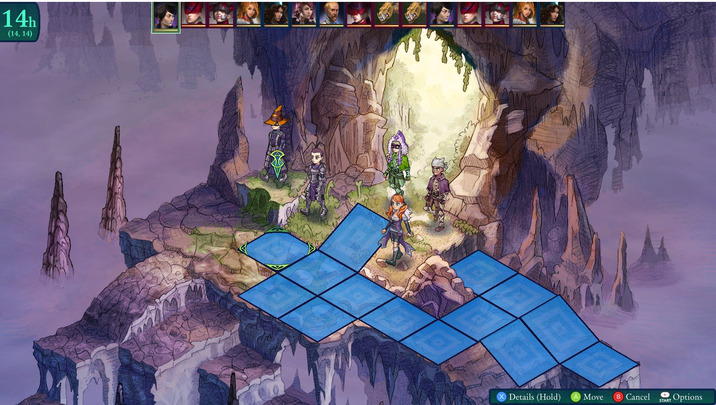Select the bald bearded man's turn-order portrait
The height and width of the screenshot is (405, 716).
click(331, 13)
